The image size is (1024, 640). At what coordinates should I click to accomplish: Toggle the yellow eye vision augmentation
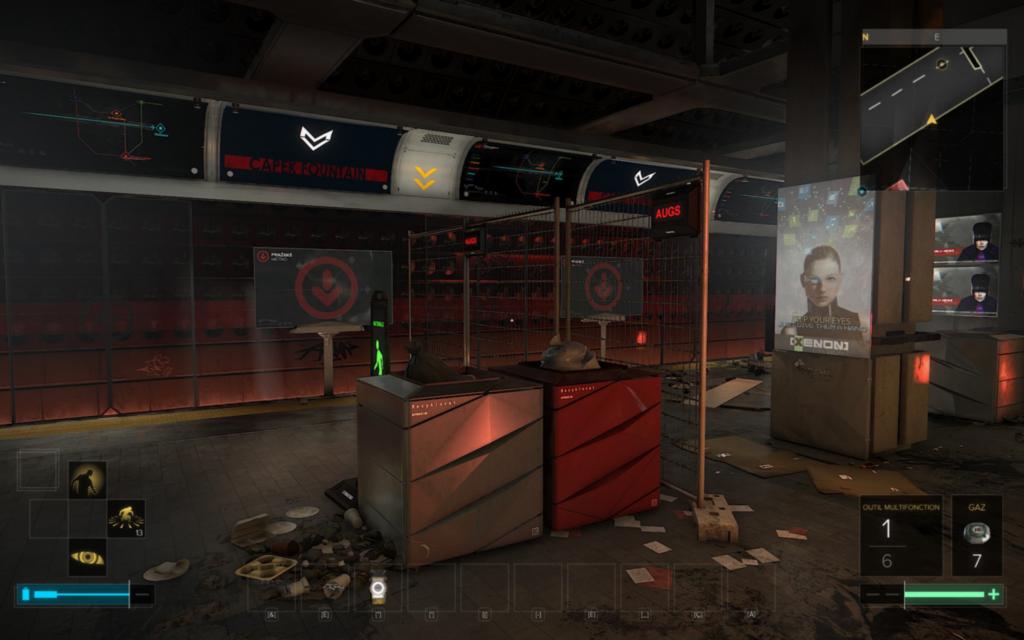pos(87,557)
